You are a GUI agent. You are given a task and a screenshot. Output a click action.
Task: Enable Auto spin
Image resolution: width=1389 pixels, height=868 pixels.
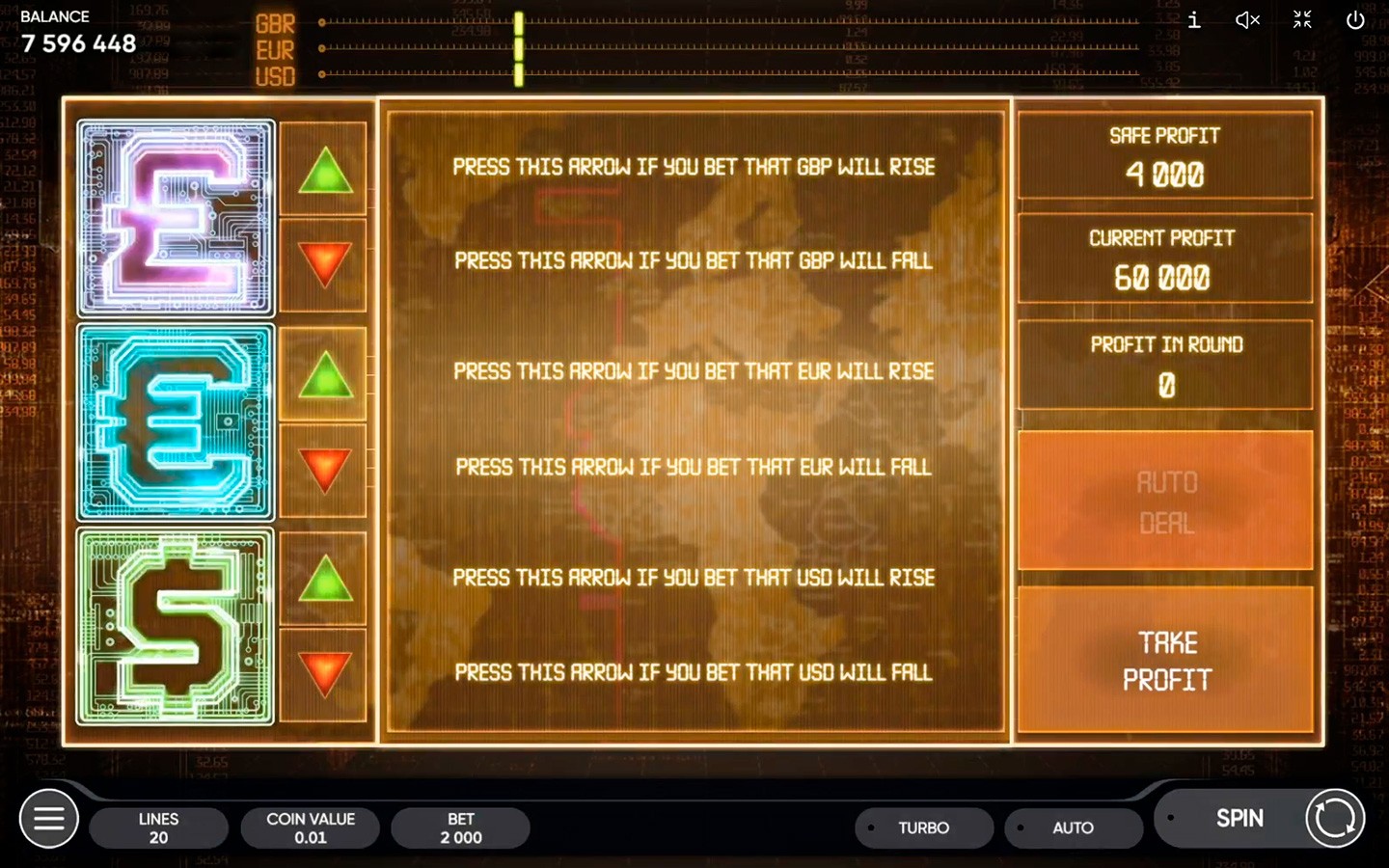(x=1073, y=827)
